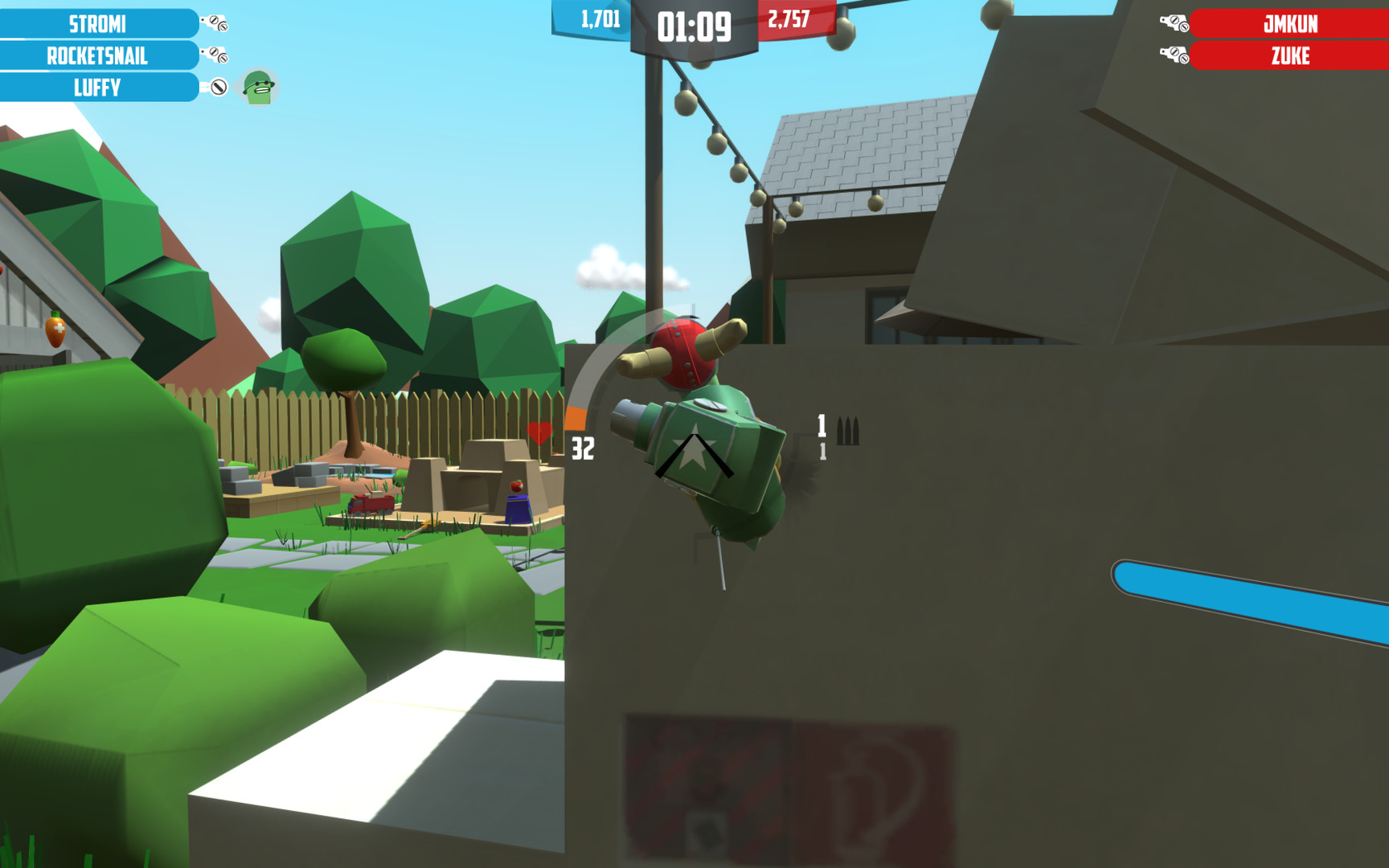Click the scope circle on STROMI's pistol icon
1389x868 pixels.
[213, 19]
